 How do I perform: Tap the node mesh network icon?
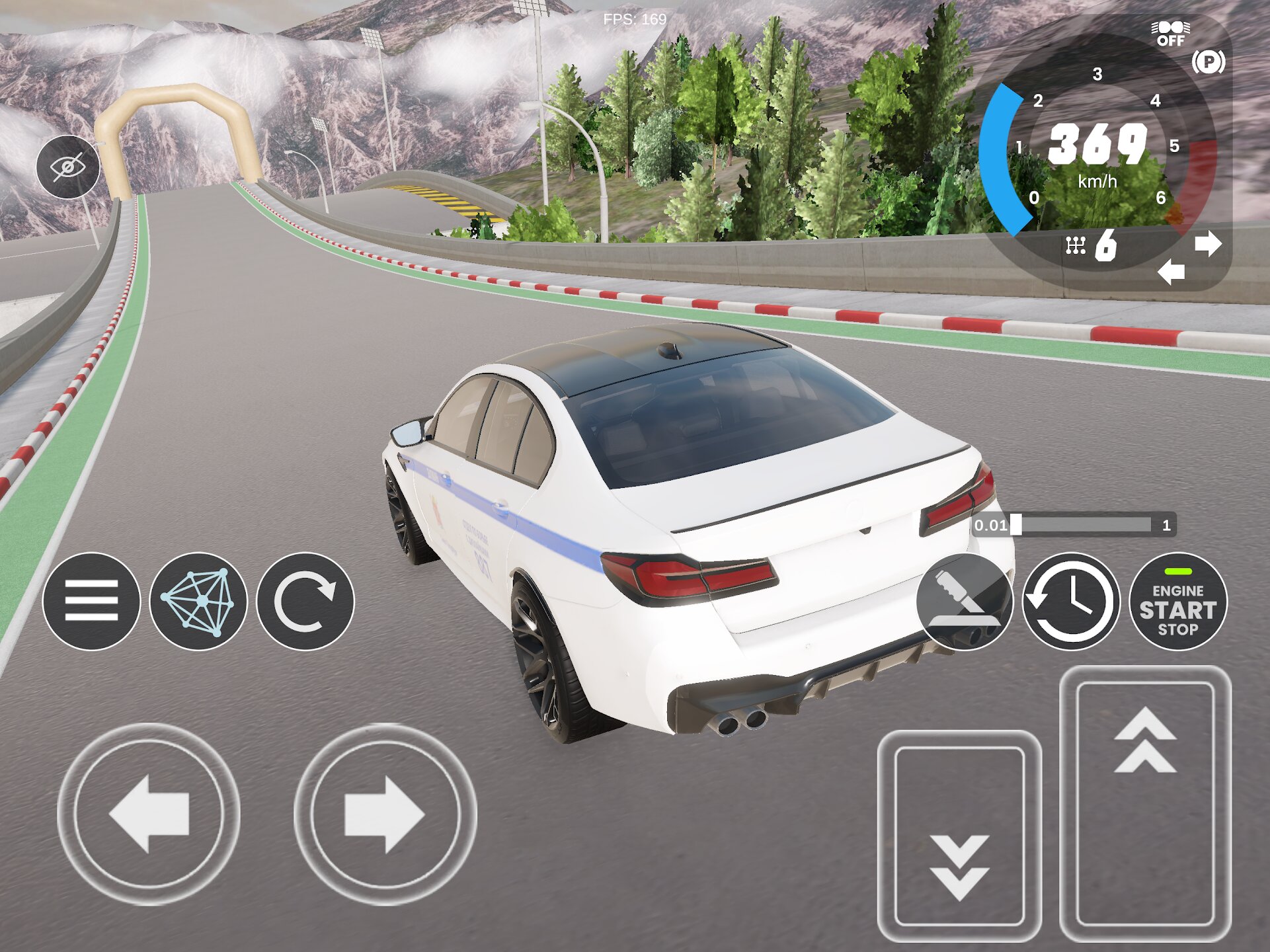click(x=198, y=601)
